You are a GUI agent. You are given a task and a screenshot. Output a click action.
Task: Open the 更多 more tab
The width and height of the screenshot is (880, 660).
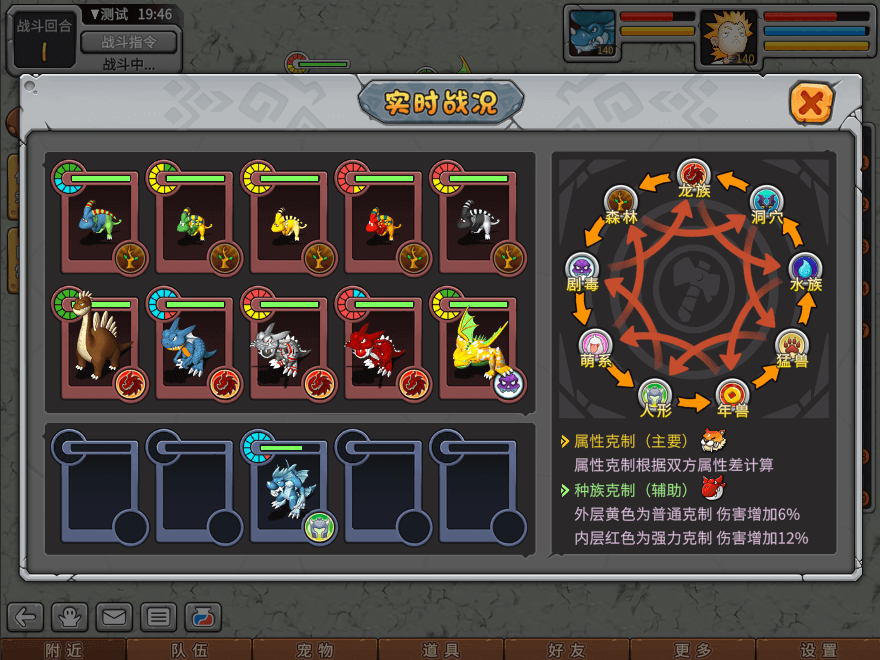[x=692, y=650]
